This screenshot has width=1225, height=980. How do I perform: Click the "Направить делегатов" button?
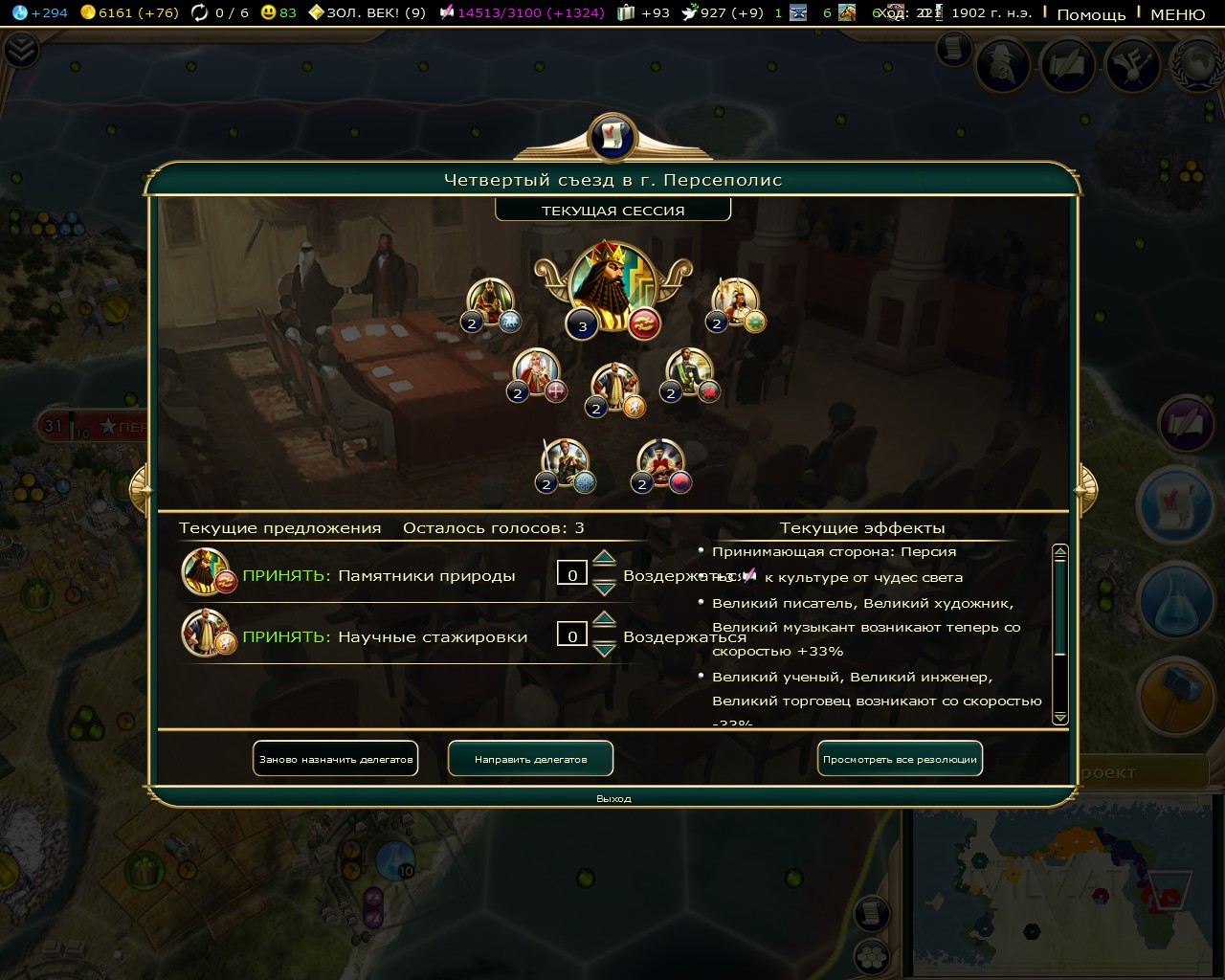point(530,759)
